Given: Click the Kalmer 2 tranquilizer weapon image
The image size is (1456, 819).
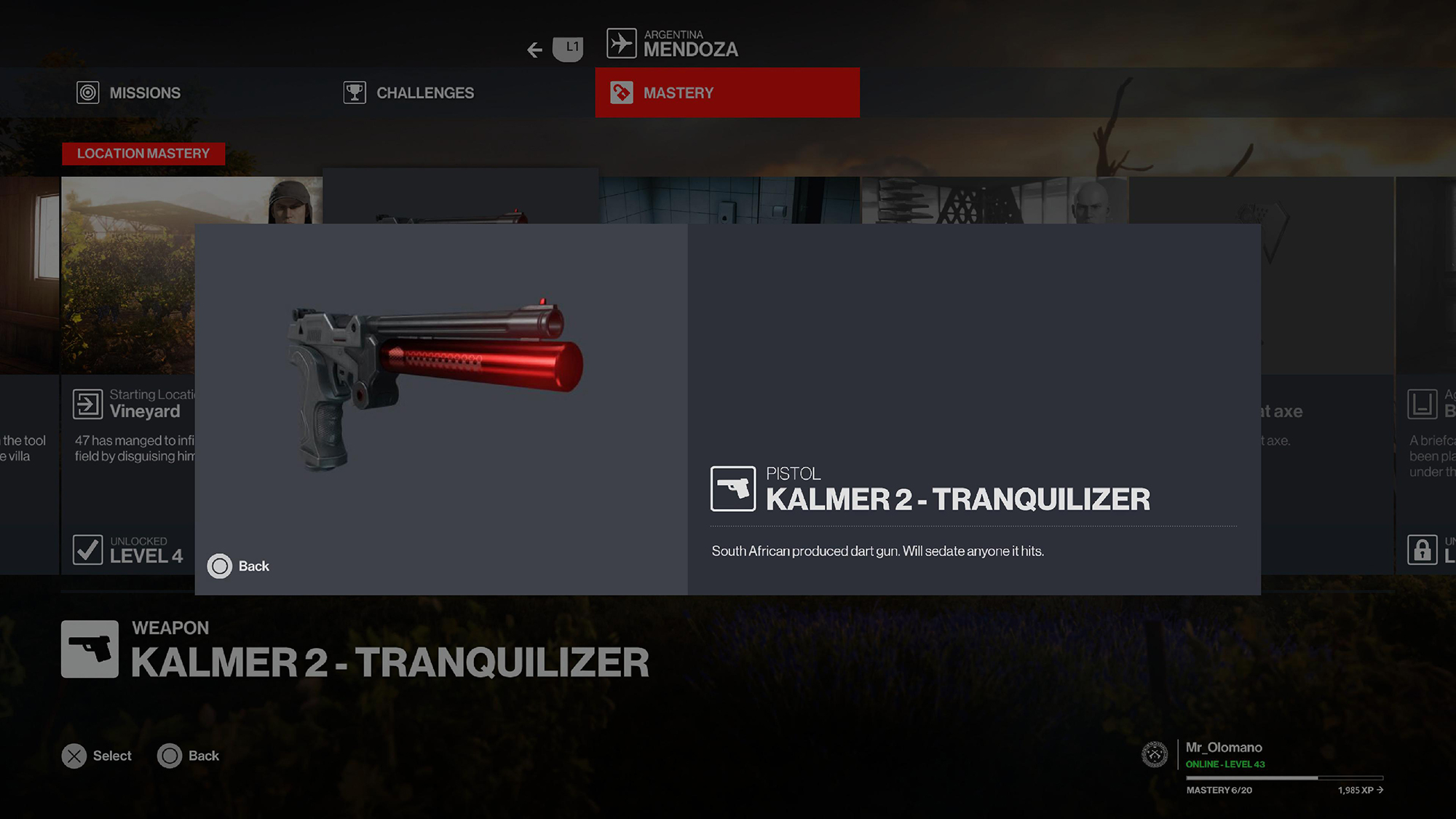Looking at the screenshot, I should coord(437,379).
